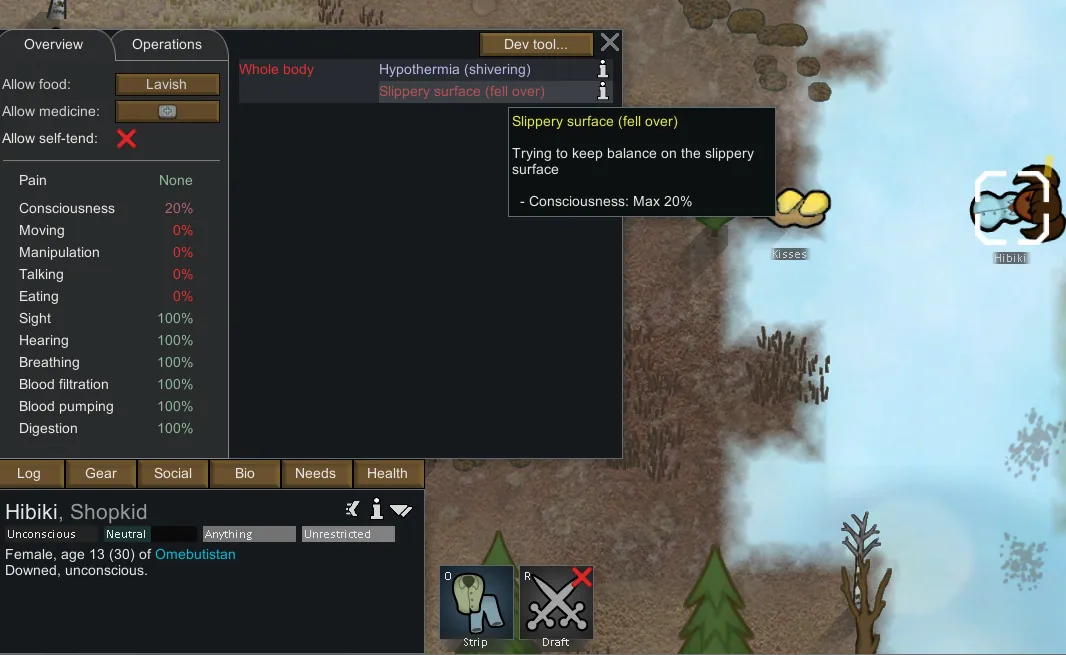Screen dimensions: 1066x655
Task: Show info for Slippery surface condition
Action: click(x=603, y=91)
